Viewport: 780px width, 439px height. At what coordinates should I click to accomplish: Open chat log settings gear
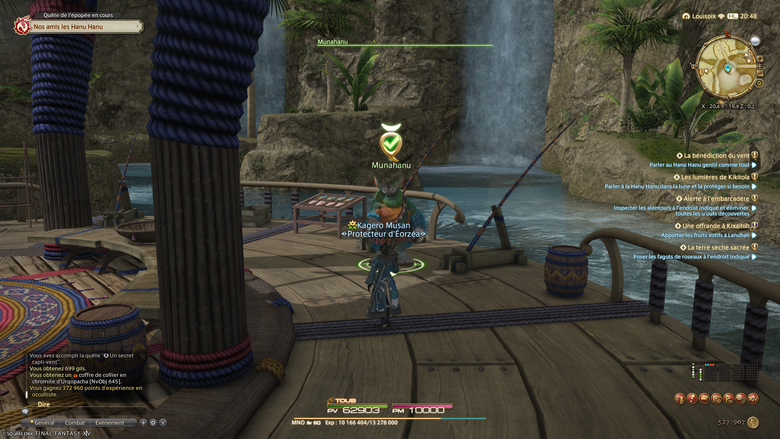click(x=152, y=423)
